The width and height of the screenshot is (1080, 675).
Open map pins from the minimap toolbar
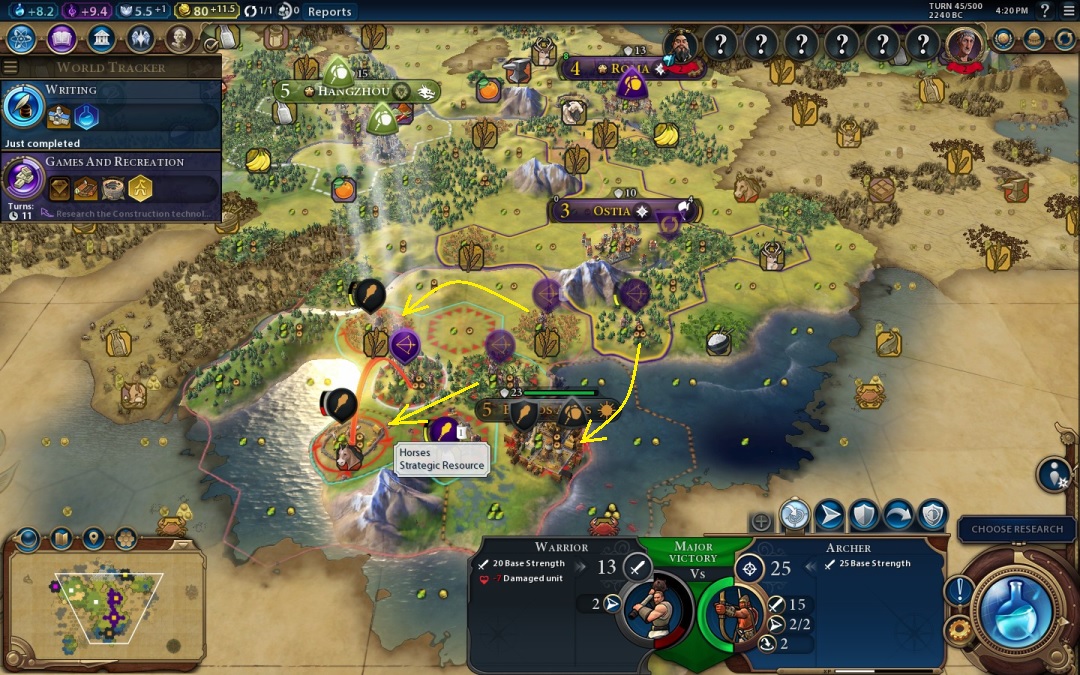(93, 539)
